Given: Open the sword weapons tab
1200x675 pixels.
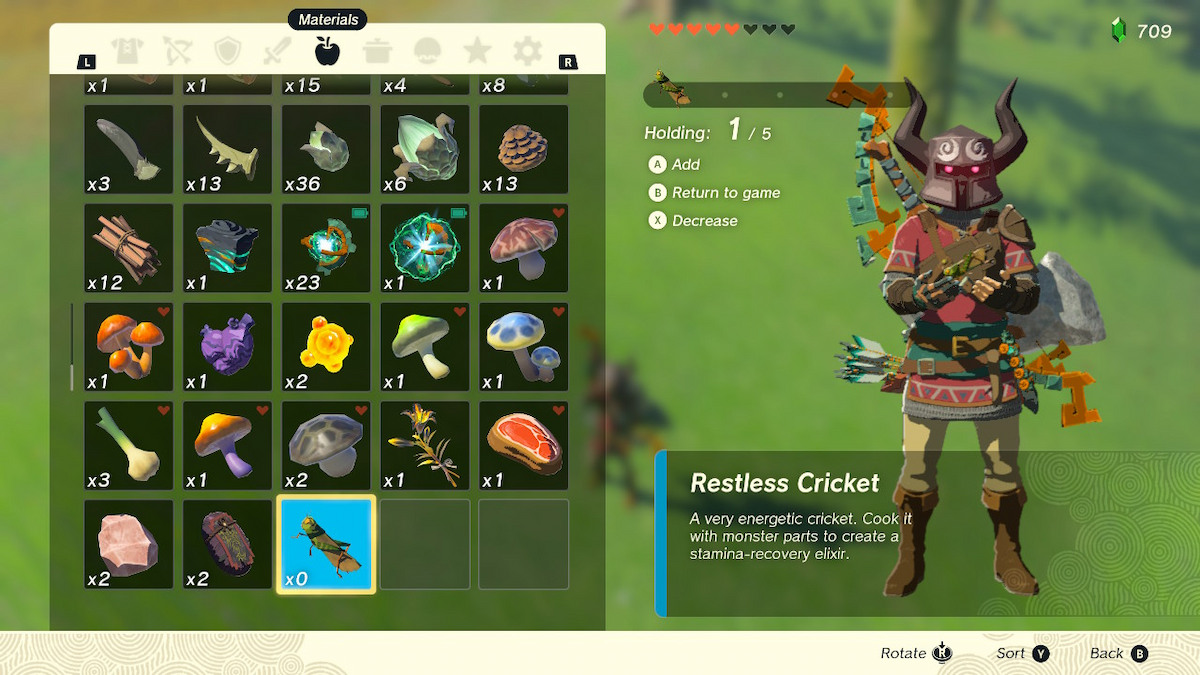Looking at the screenshot, I should [x=276, y=50].
